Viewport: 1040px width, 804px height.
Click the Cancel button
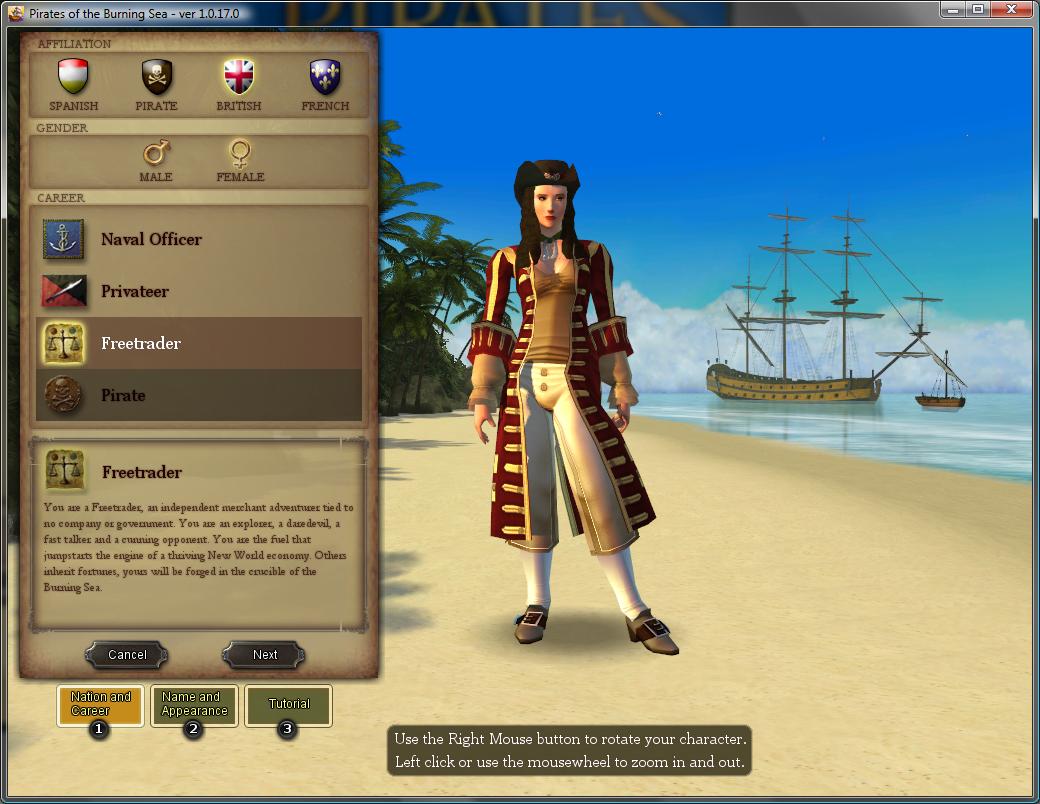click(x=127, y=655)
